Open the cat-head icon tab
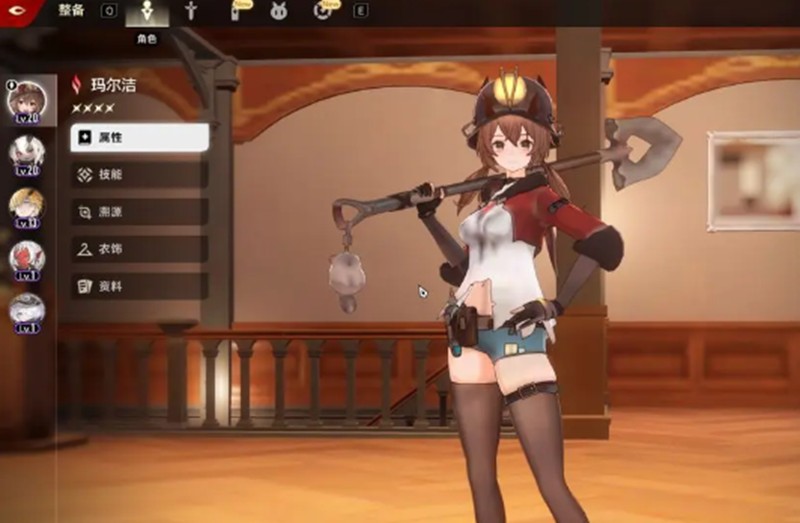 tap(278, 12)
